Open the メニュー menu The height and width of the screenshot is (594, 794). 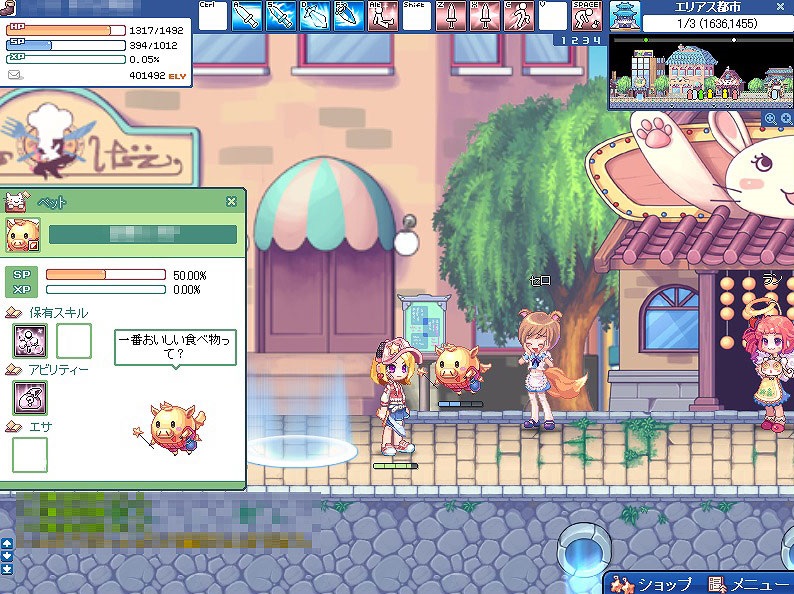pyautogui.click(x=747, y=584)
